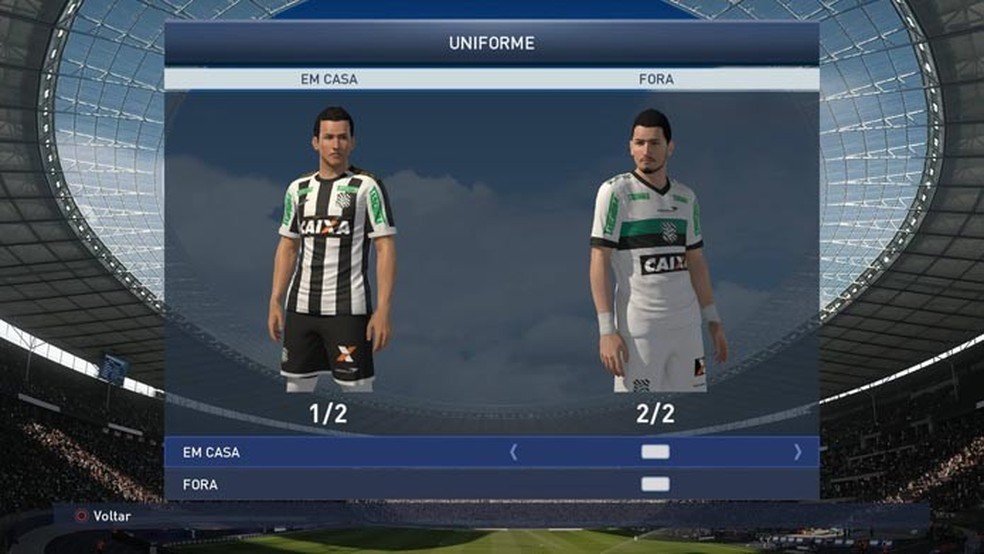Choose the striped home kit preview
The height and width of the screenshot is (554, 984).
[332, 250]
